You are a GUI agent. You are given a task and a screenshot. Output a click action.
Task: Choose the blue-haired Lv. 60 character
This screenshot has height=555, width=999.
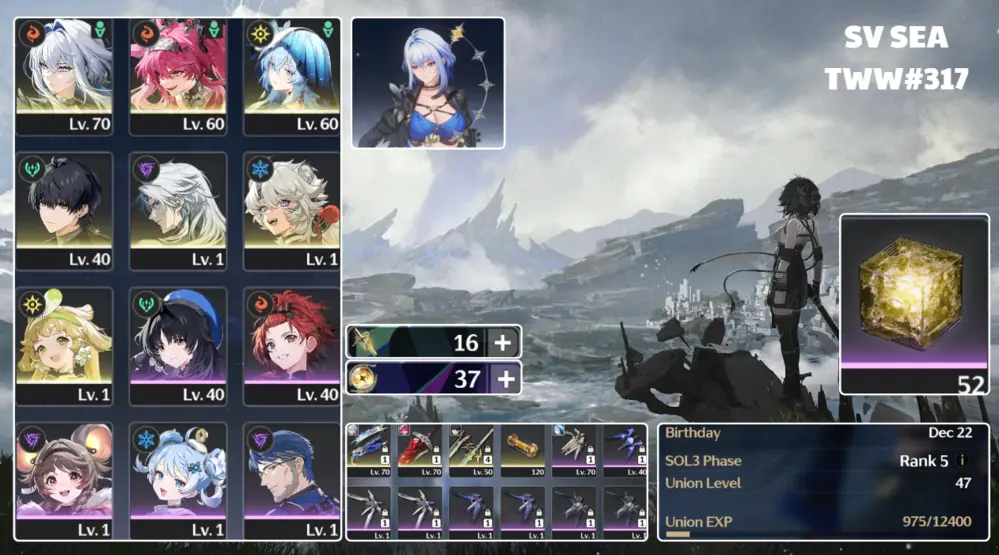click(291, 77)
